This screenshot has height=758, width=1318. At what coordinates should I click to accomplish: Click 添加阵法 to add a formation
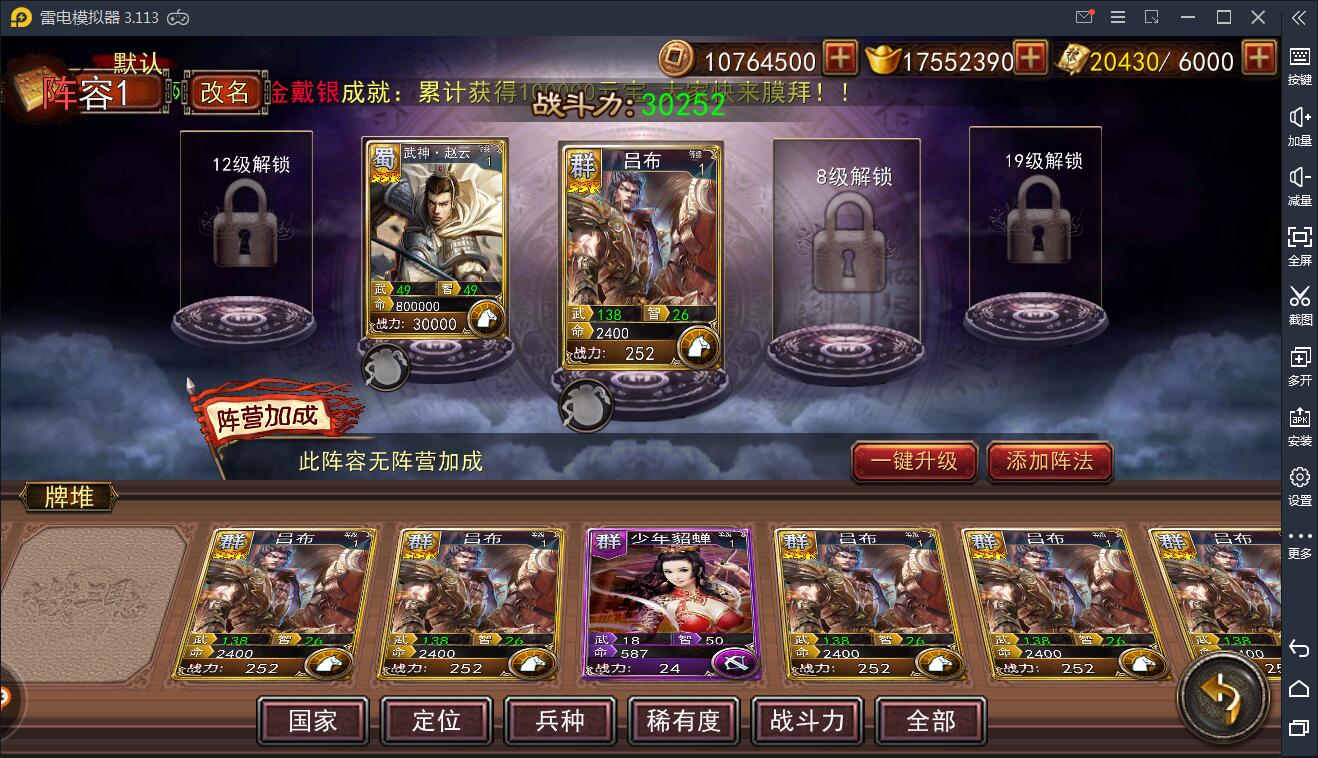(x=1049, y=462)
